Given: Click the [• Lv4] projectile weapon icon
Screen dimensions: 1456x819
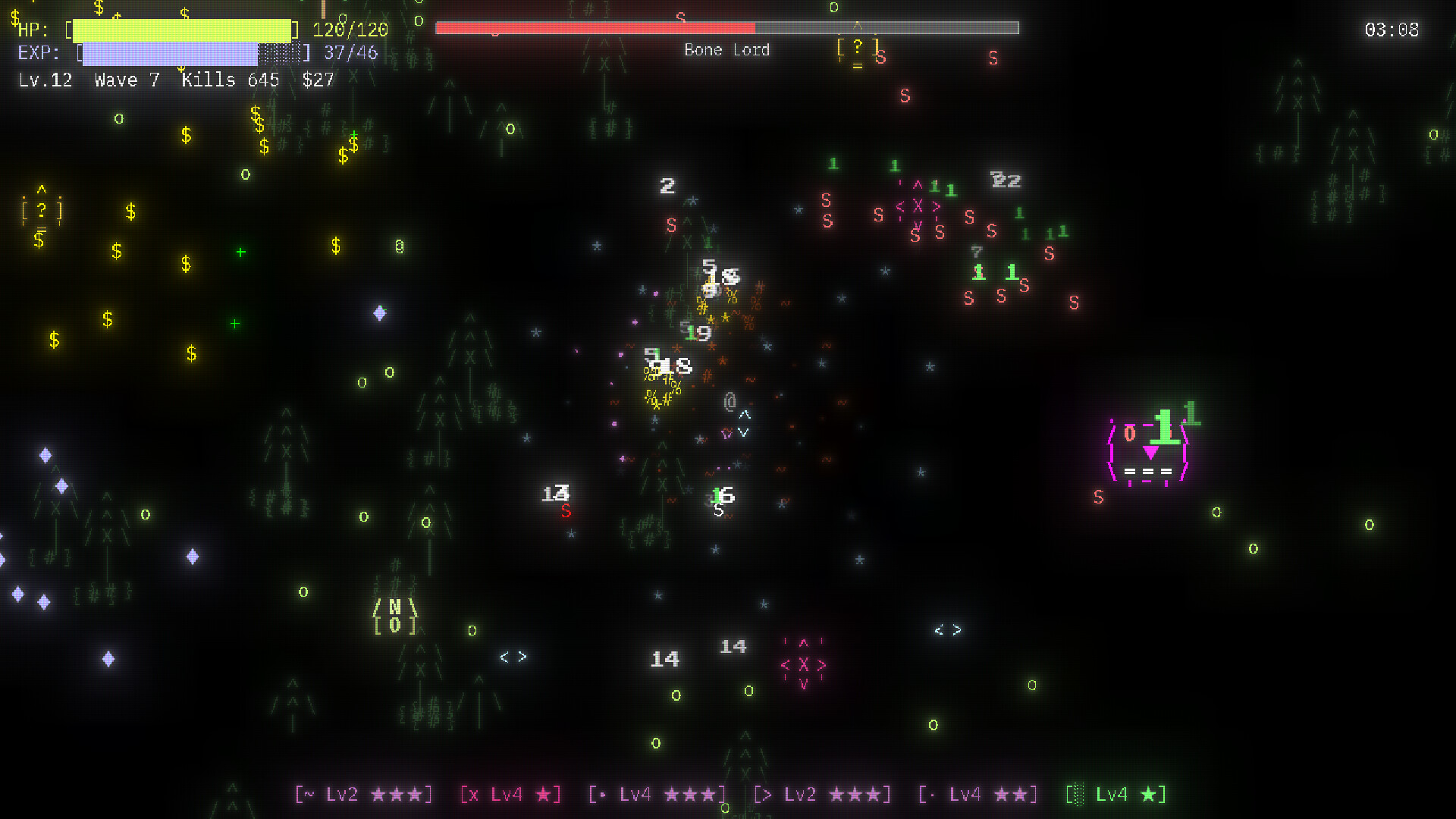Looking at the screenshot, I should coord(656,794).
